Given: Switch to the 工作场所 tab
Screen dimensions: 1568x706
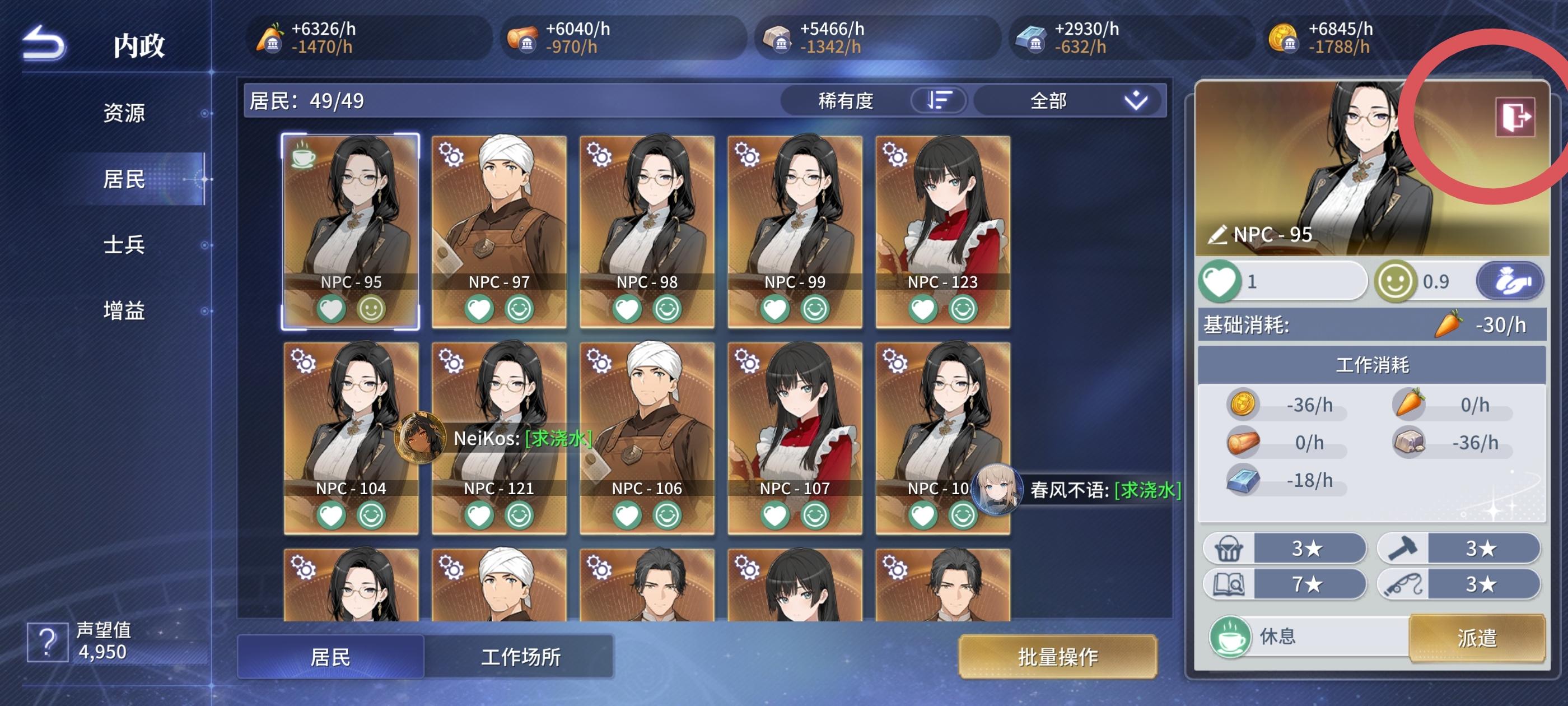Looking at the screenshot, I should (520, 657).
